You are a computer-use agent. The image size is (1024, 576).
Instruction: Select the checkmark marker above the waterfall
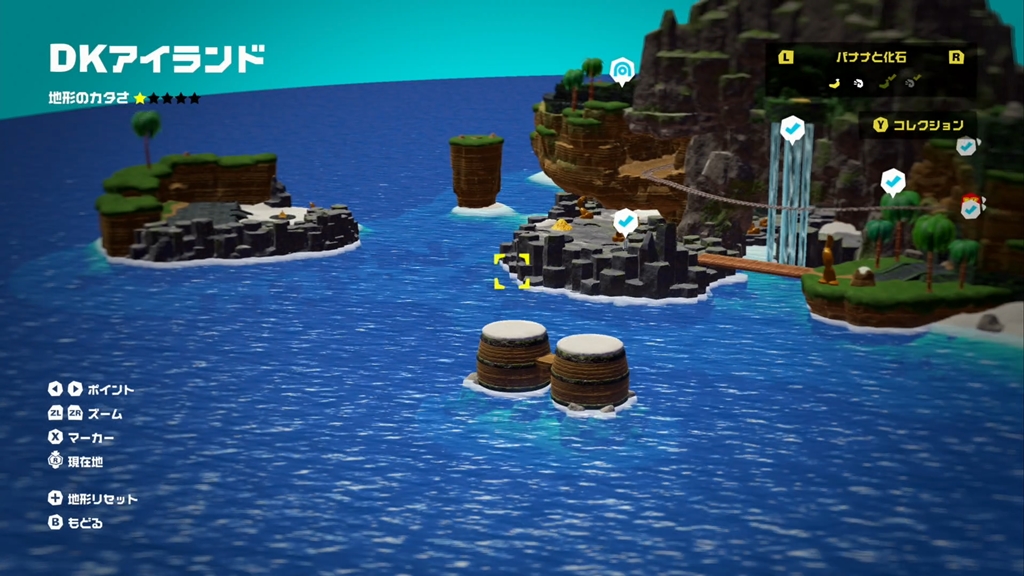tap(792, 129)
